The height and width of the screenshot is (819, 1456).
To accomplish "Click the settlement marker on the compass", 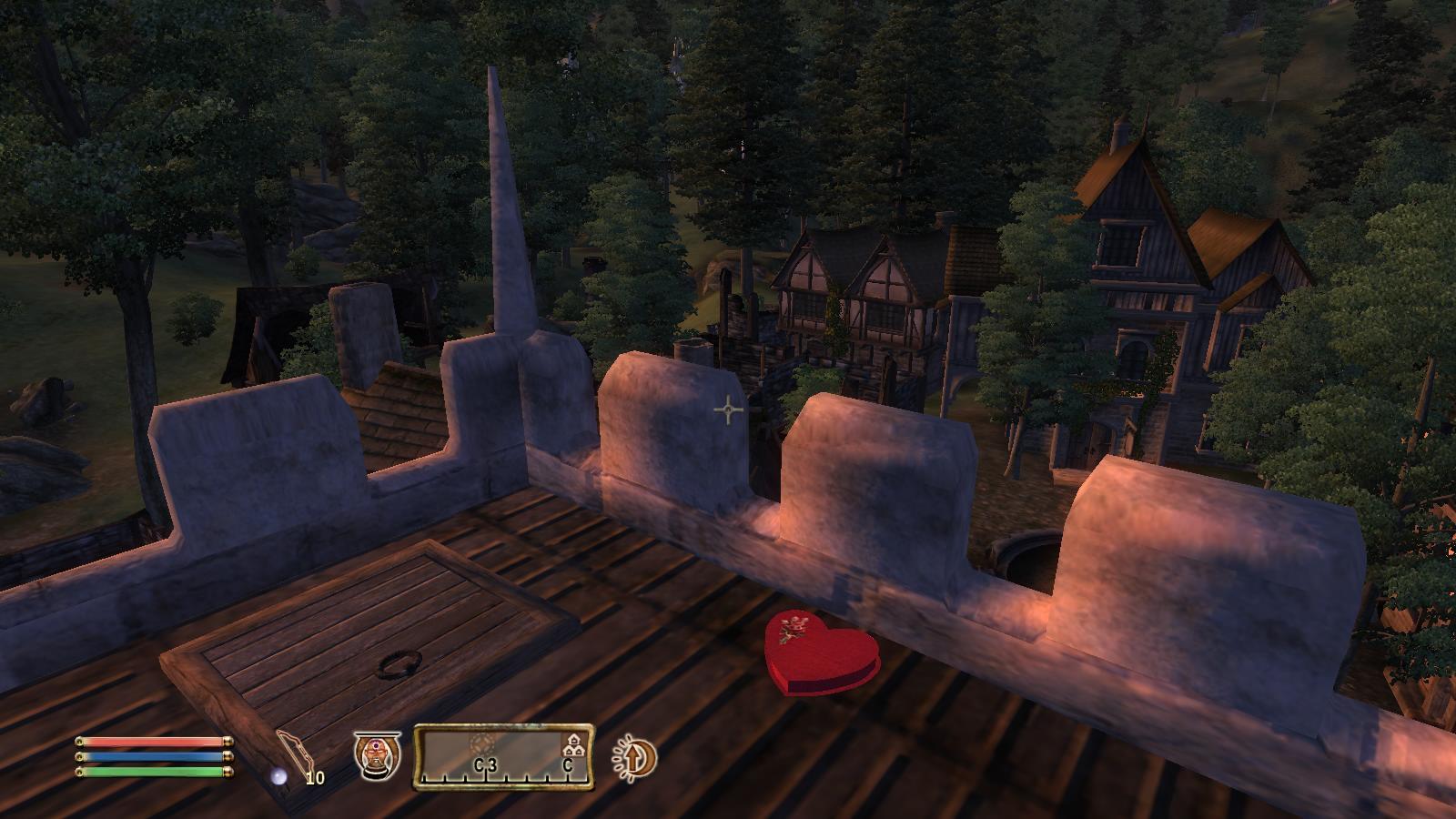I will point(573,746).
